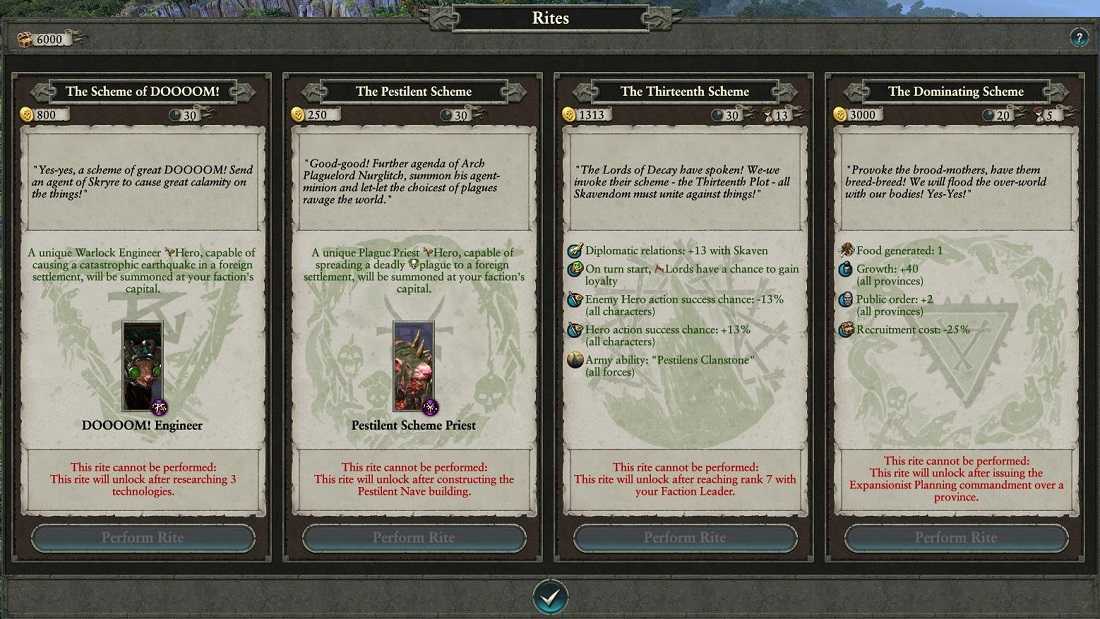Select the Pestilent Scheme Priest portrait
Viewport: 1100px width, 619px height.
(x=414, y=366)
